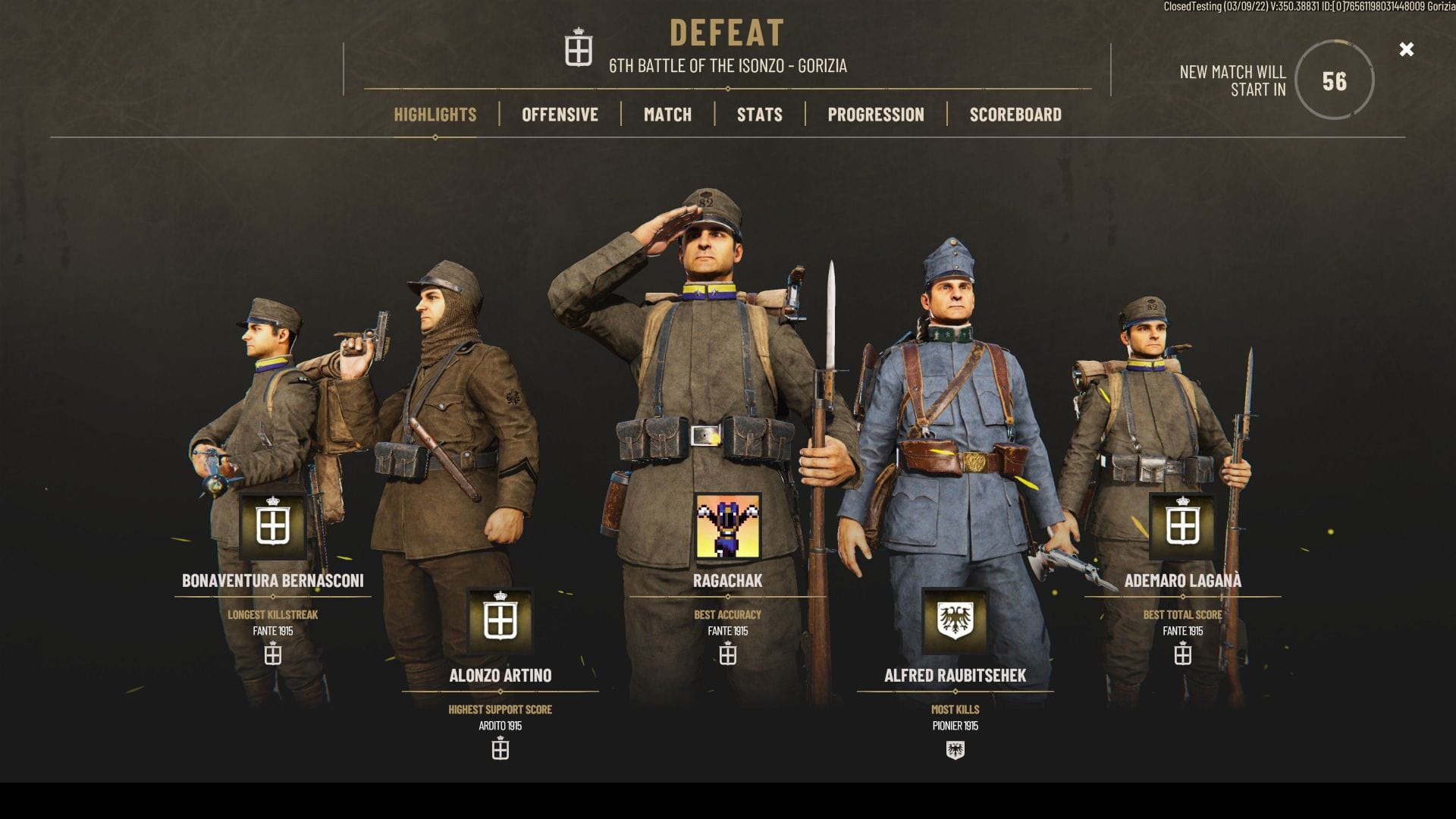Return to the Highlights tab
Viewport: 1456px width, 819px height.
tap(435, 115)
